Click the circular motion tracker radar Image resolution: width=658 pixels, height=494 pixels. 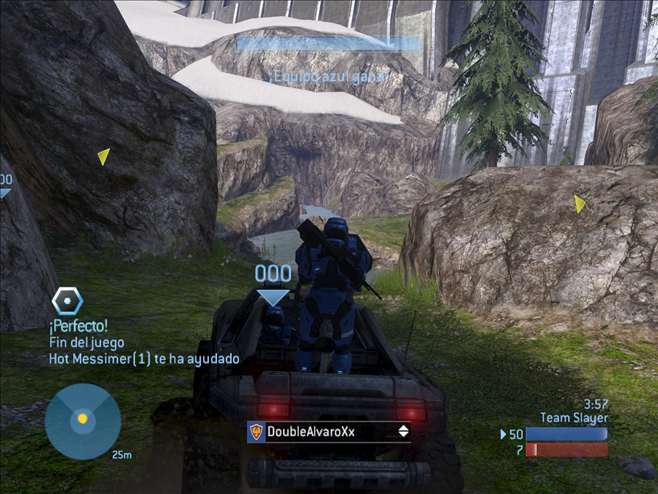(82, 420)
